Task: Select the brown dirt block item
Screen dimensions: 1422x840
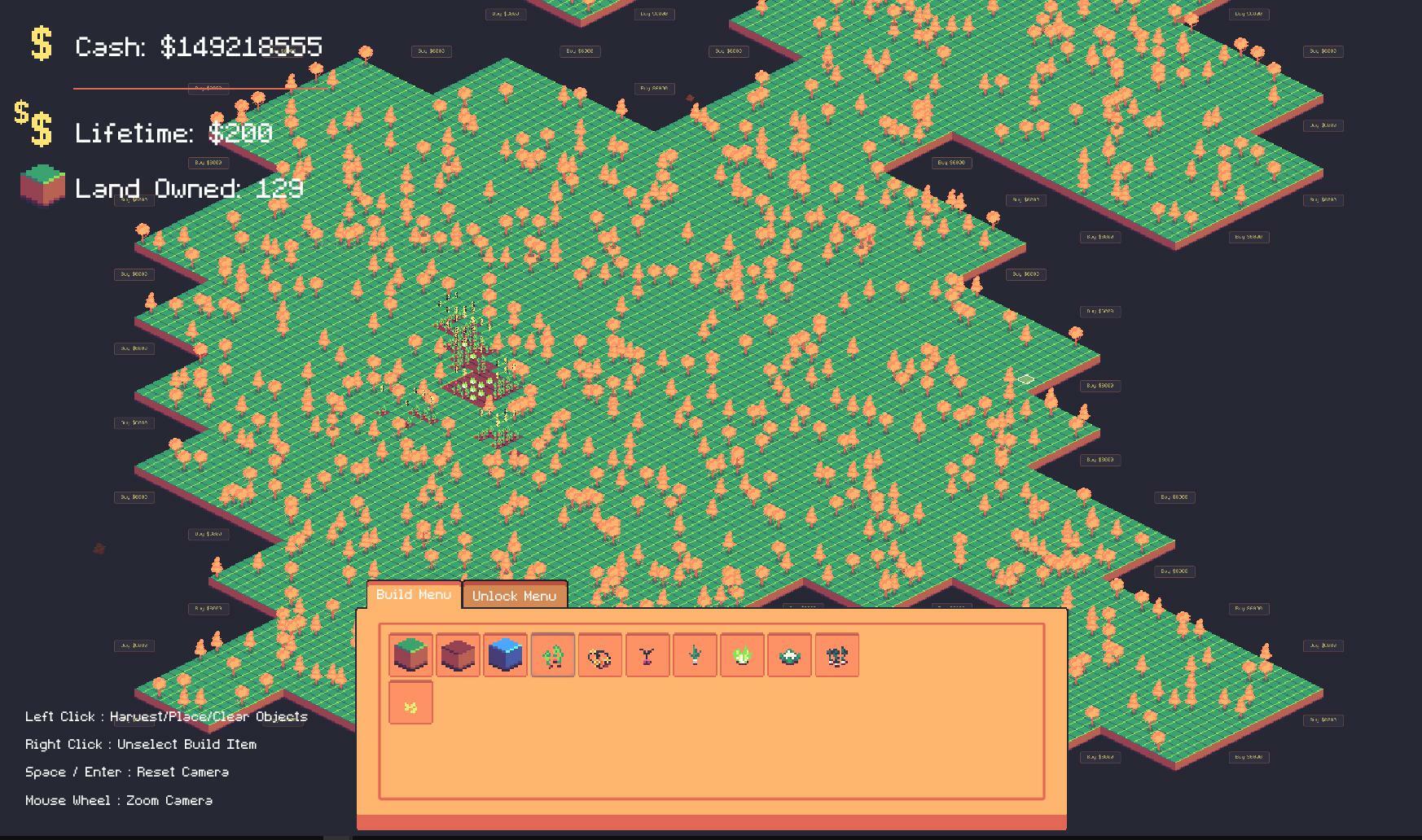Action: 458,655
